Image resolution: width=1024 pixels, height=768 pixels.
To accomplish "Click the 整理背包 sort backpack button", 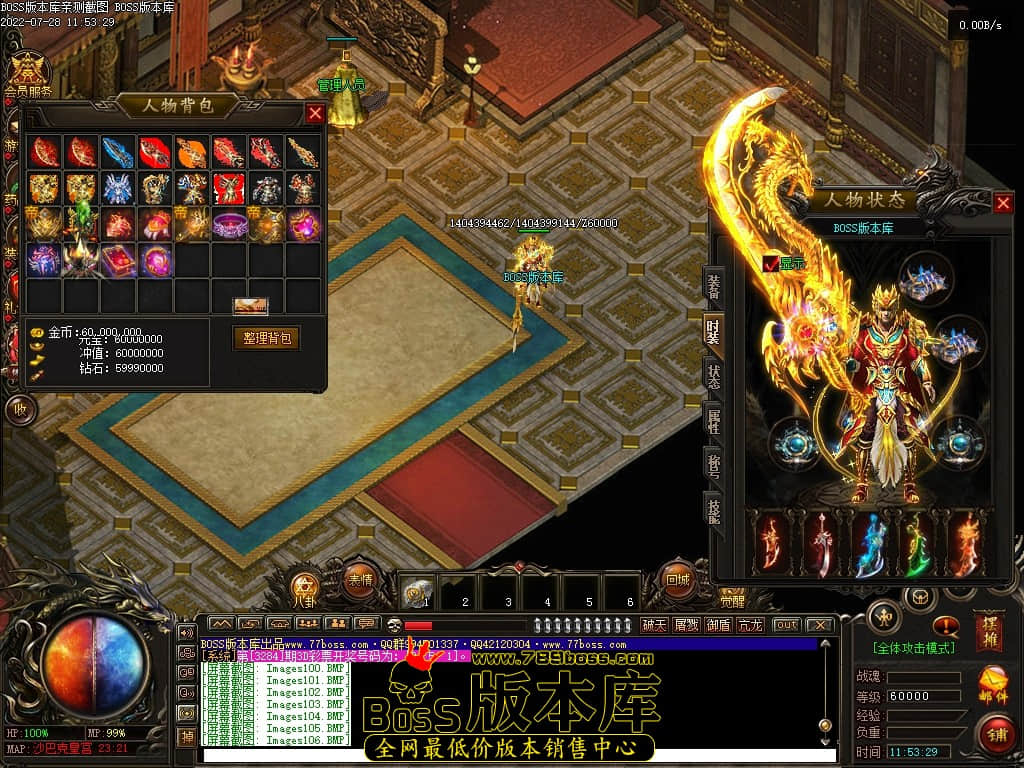I will pyautogui.click(x=266, y=338).
